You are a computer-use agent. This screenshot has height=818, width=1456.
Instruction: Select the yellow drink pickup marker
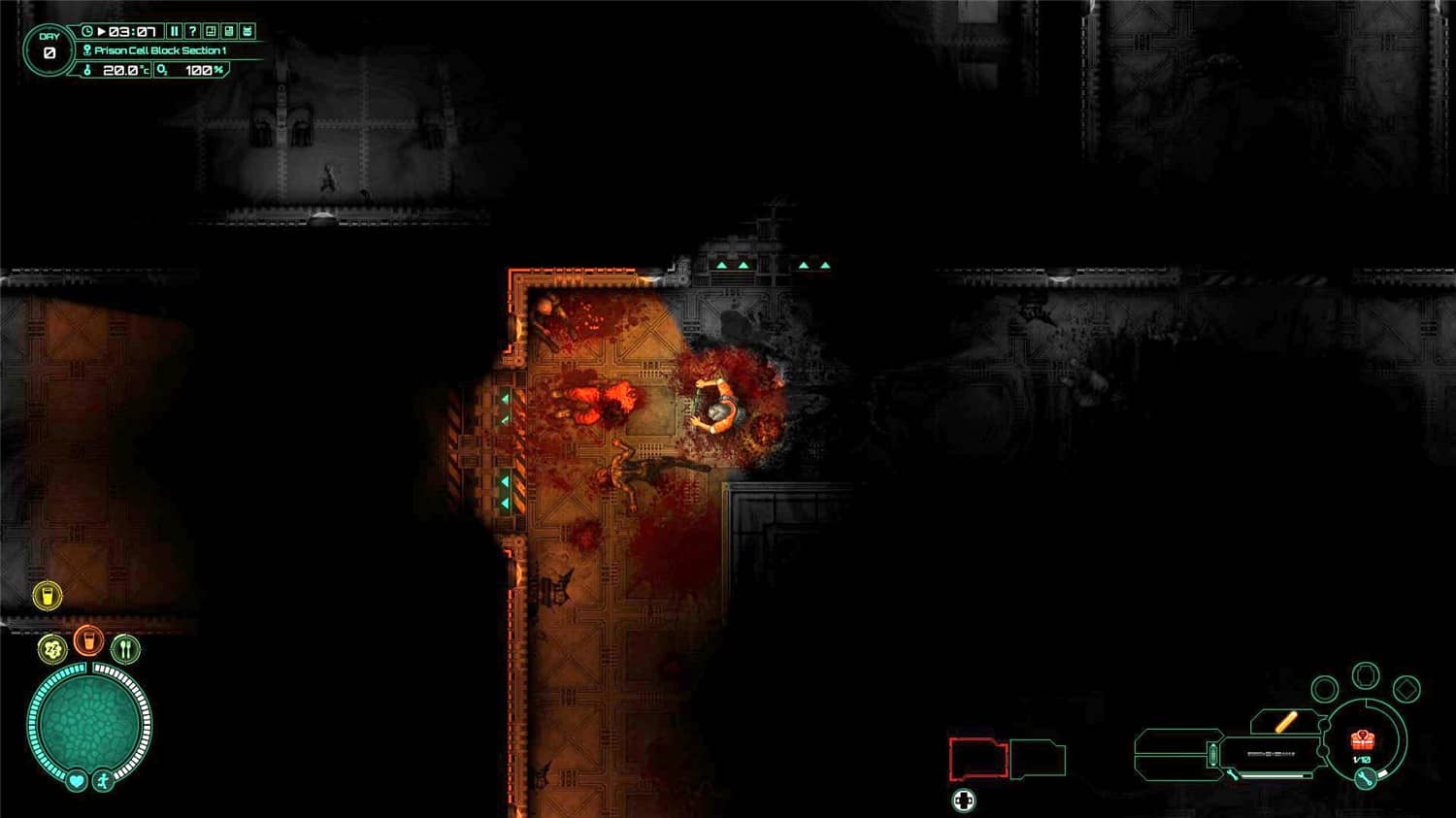click(48, 597)
